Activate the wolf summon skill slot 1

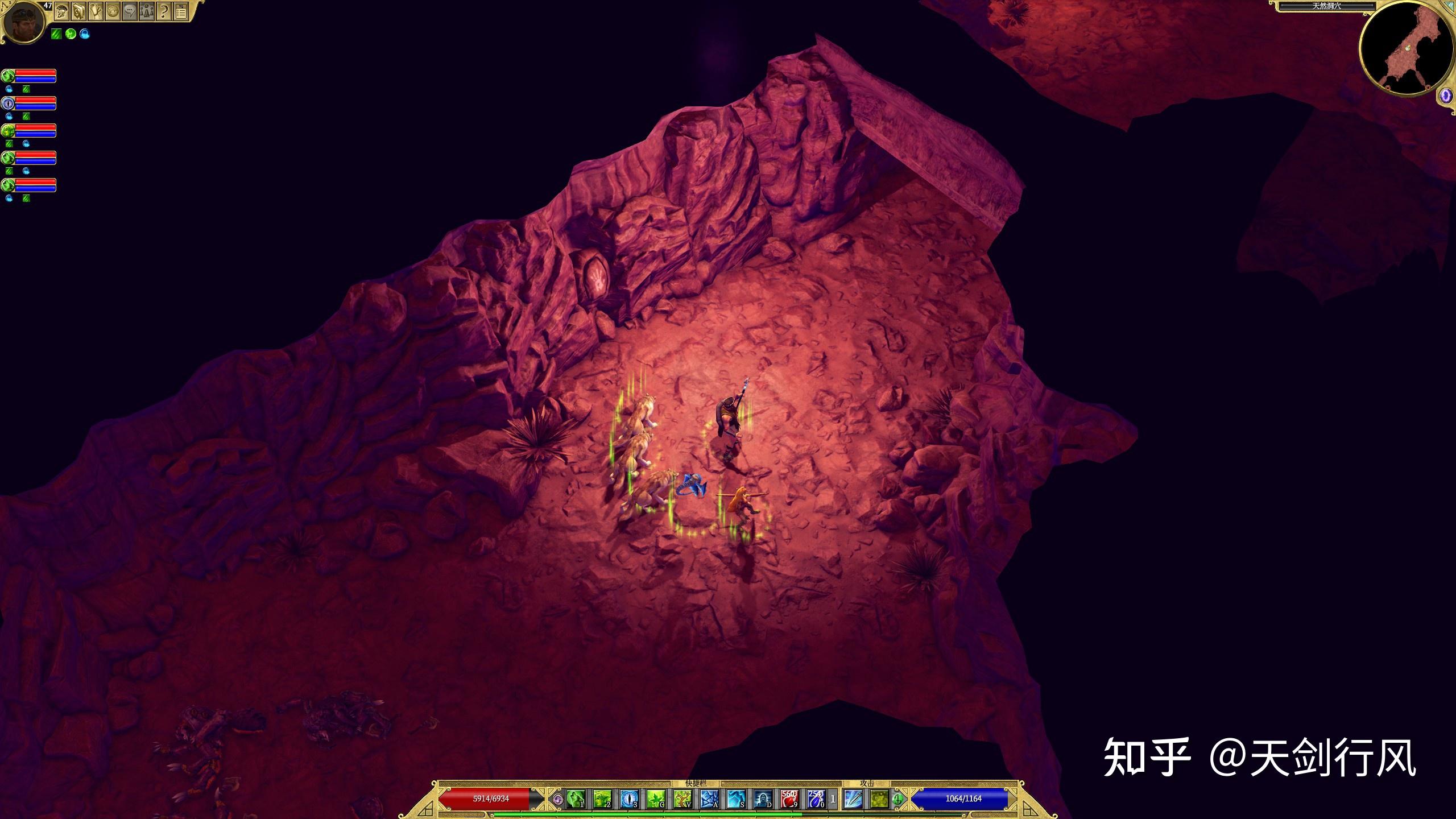coord(576,799)
